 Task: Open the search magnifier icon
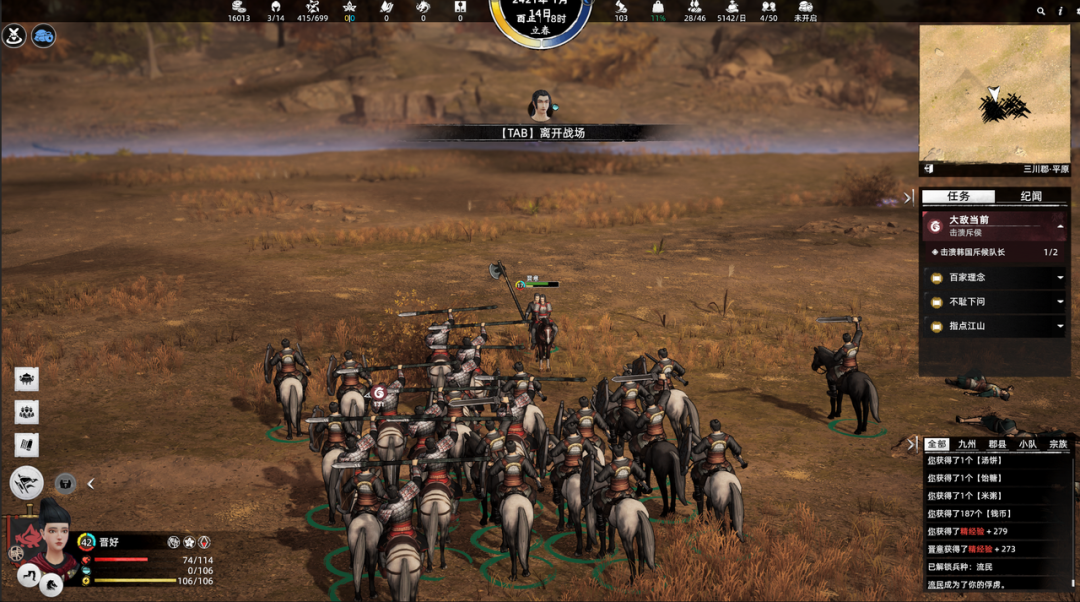click(1043, 11)
